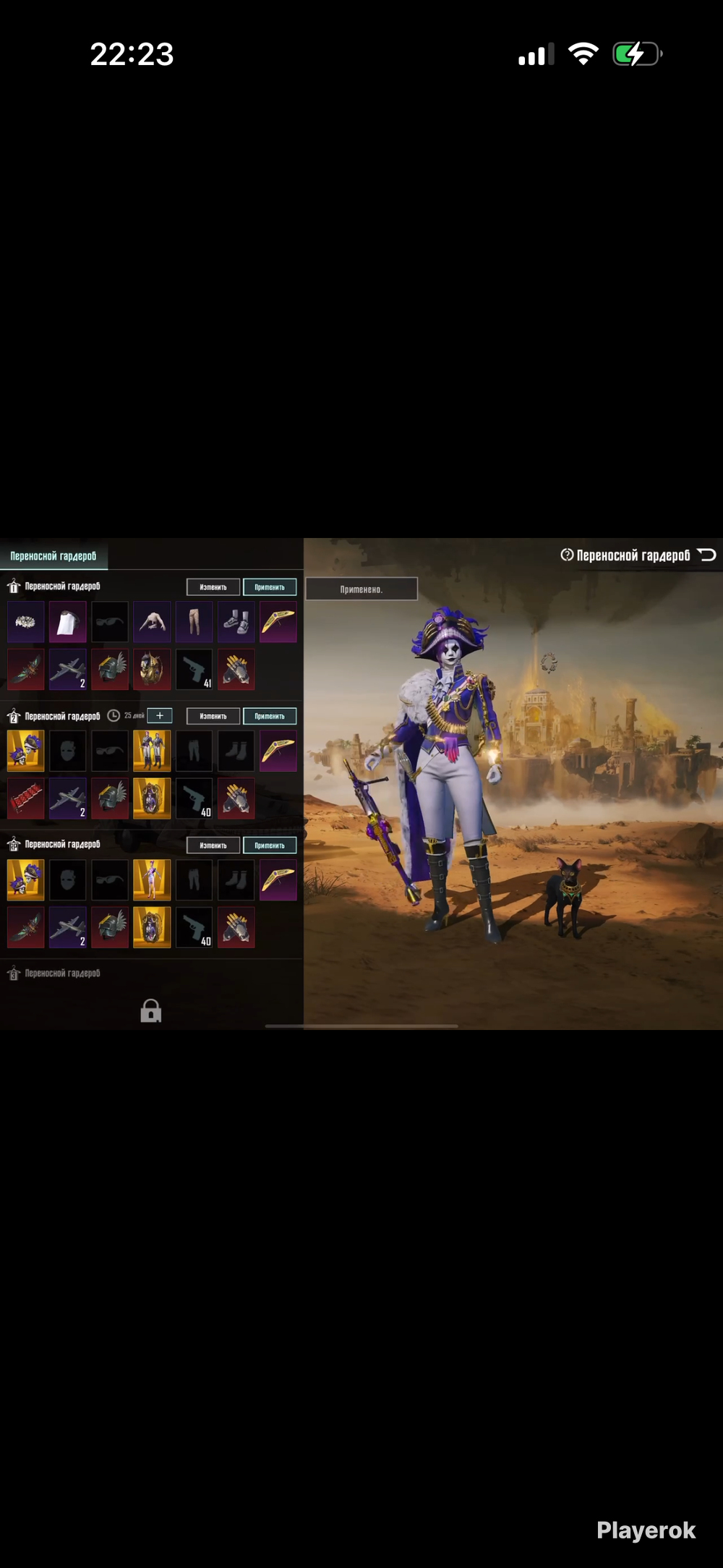The height and width of the screenshot is (1568, 723).
Task: Select the pistol slot showing 41
Action: 194,669
